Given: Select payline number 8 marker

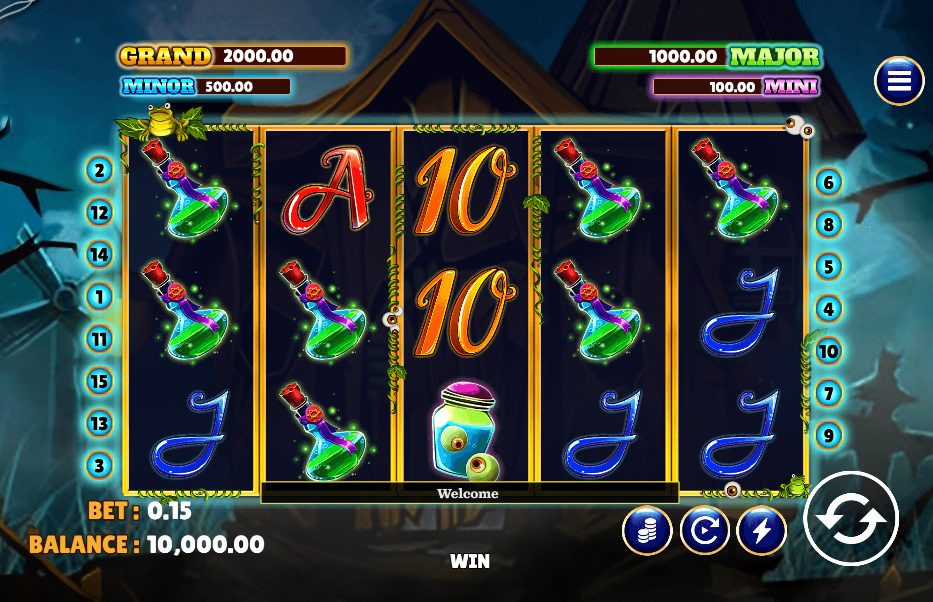Looking at the screenshot, I should coord(828,224).
